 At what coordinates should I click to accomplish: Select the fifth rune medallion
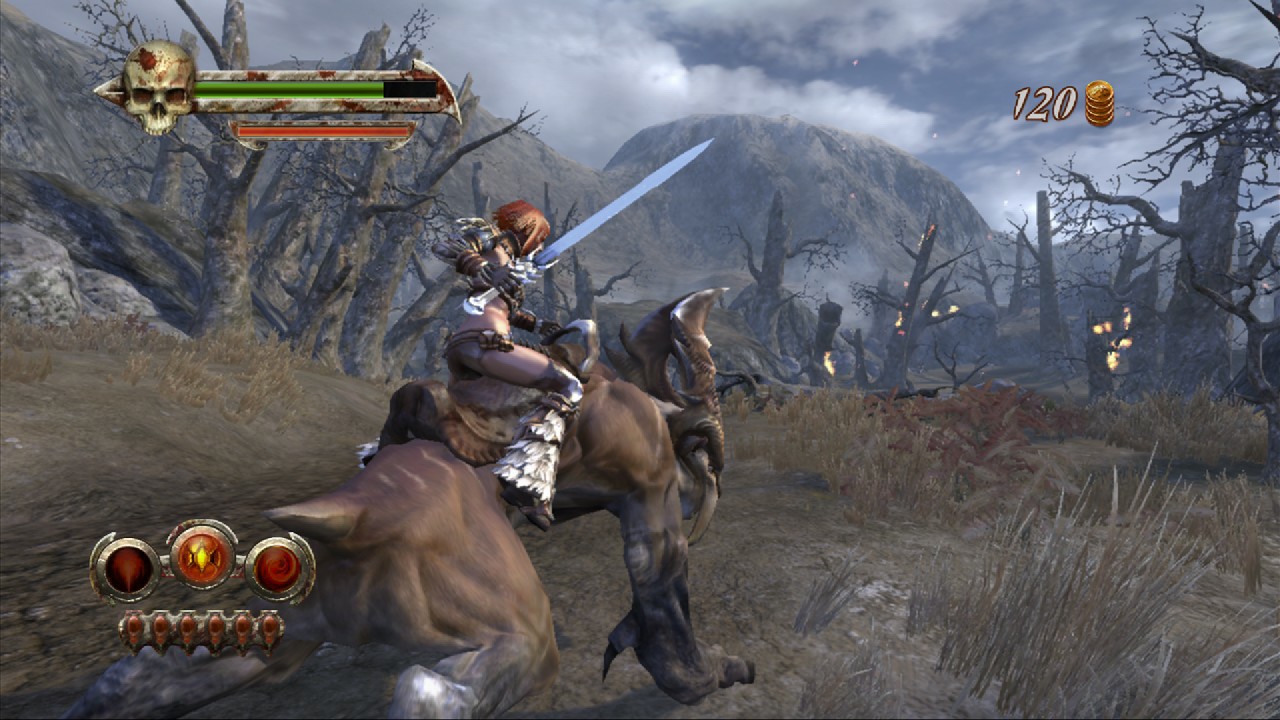(x=243, y=629)
